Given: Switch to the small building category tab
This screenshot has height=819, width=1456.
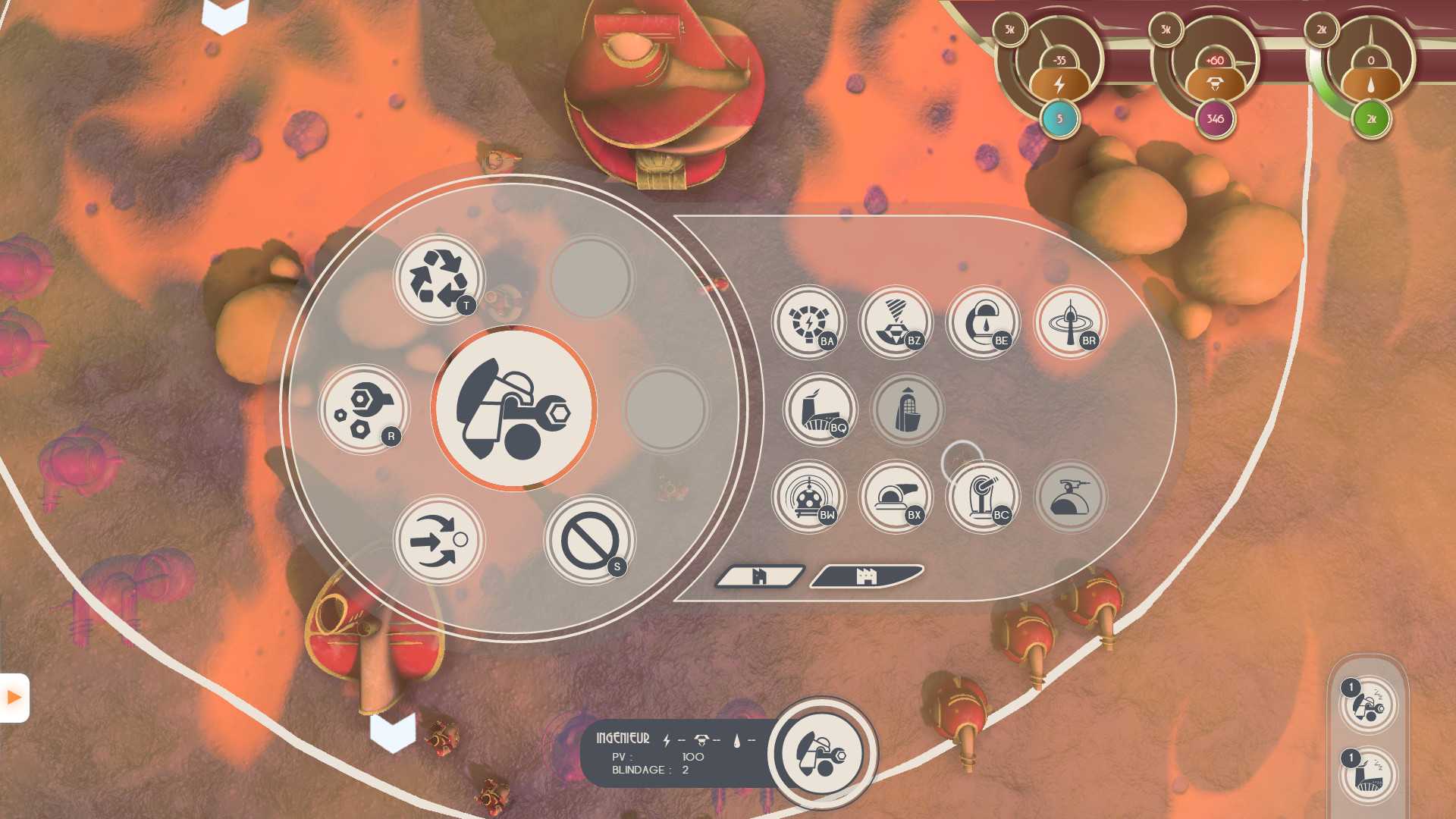Looking at the screenshot, I should (759, 576).
